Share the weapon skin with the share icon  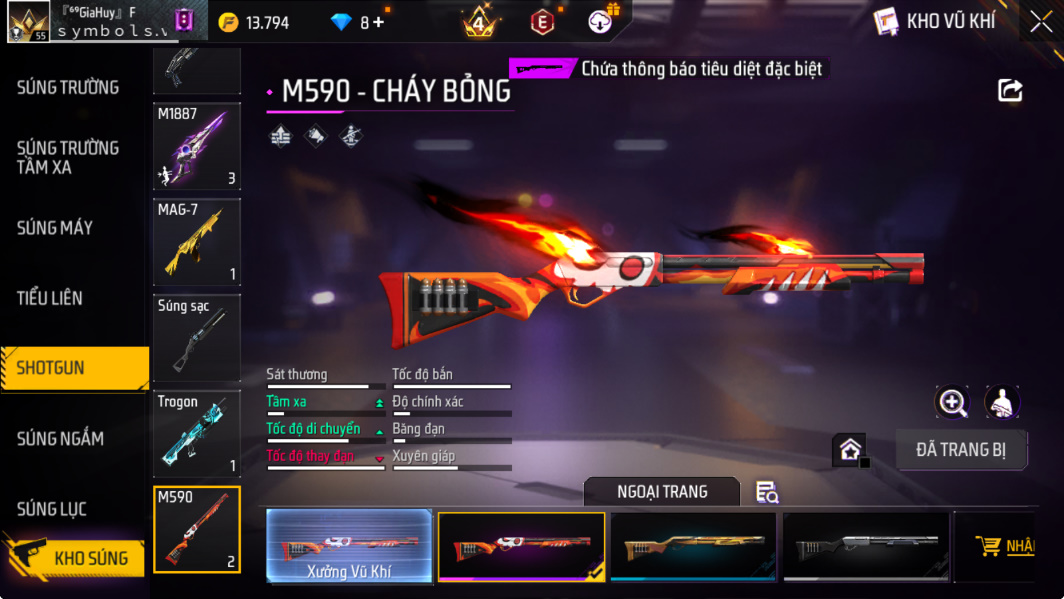tap(1010, 91)
